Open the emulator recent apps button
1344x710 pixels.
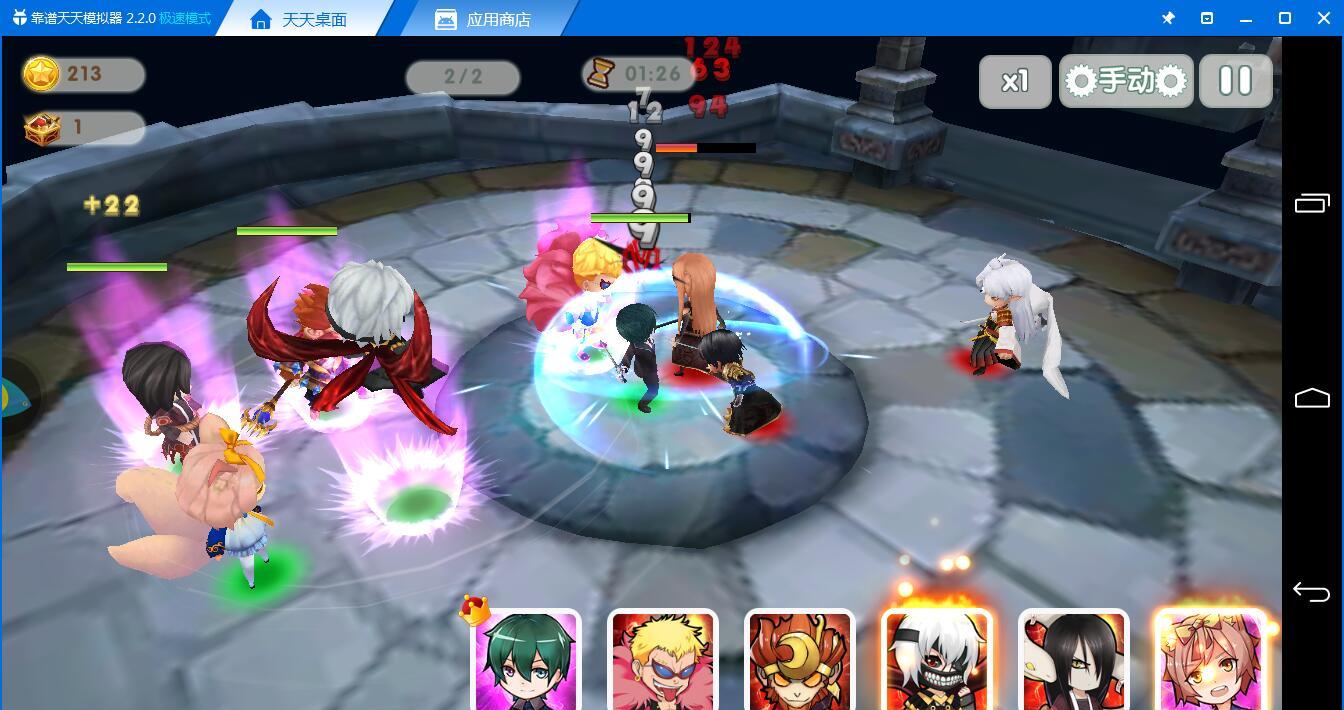point(1311,203)
